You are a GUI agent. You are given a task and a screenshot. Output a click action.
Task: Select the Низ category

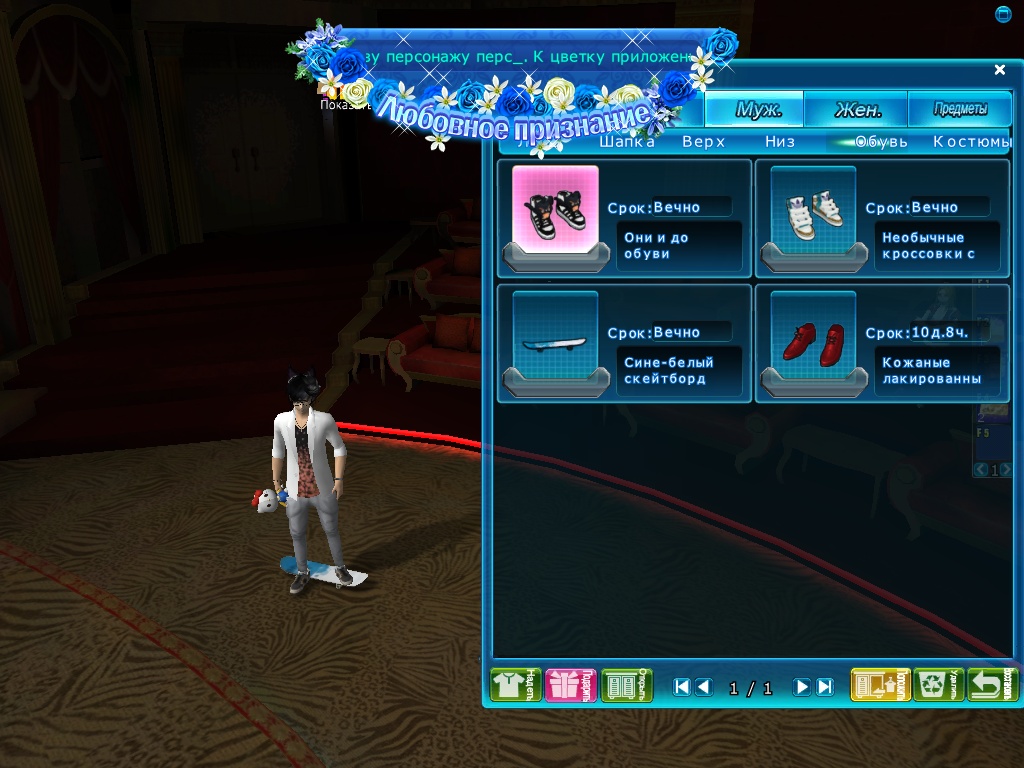point(780,142)
